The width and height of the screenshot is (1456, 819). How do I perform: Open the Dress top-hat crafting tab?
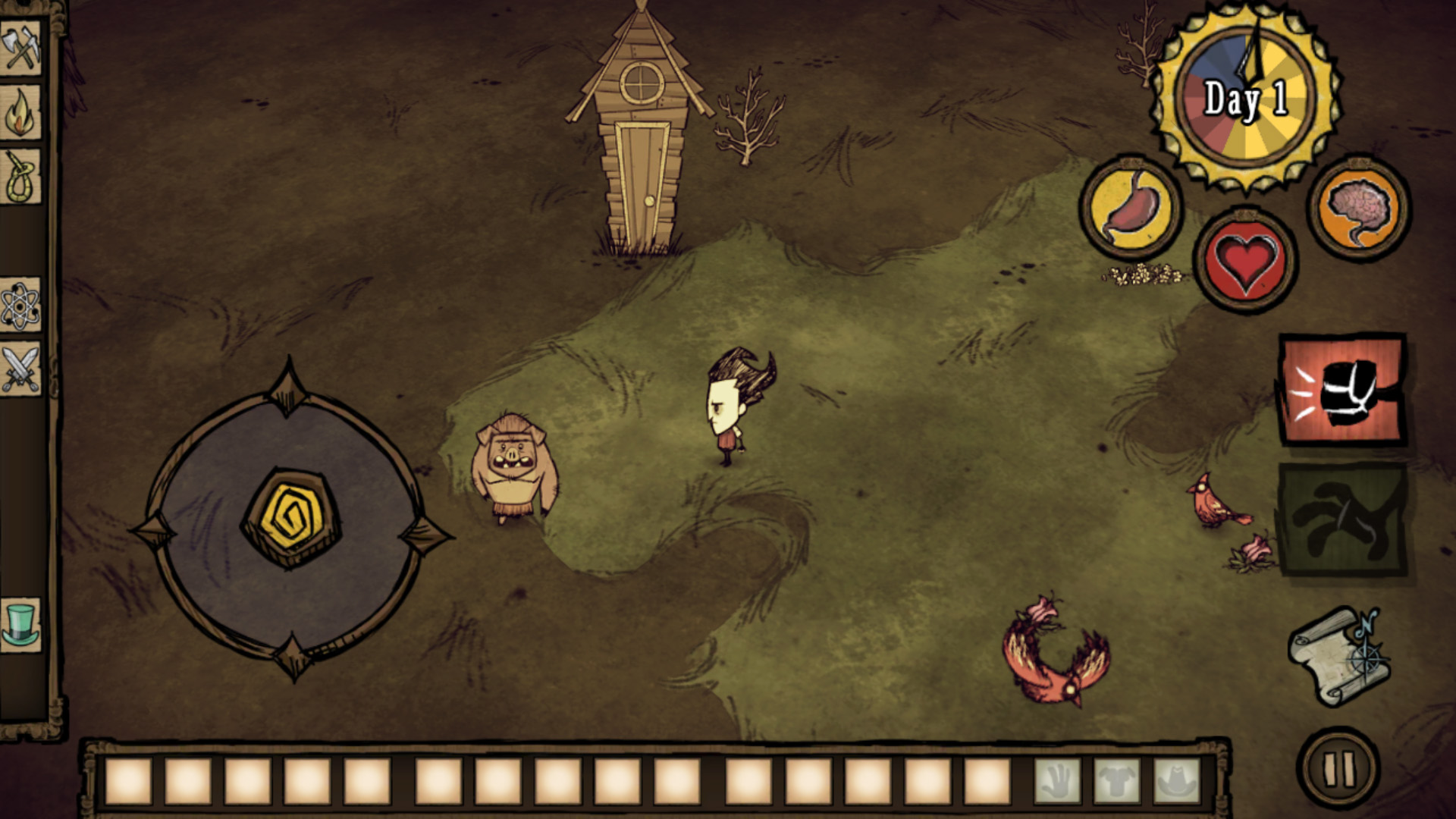[20, 624]
